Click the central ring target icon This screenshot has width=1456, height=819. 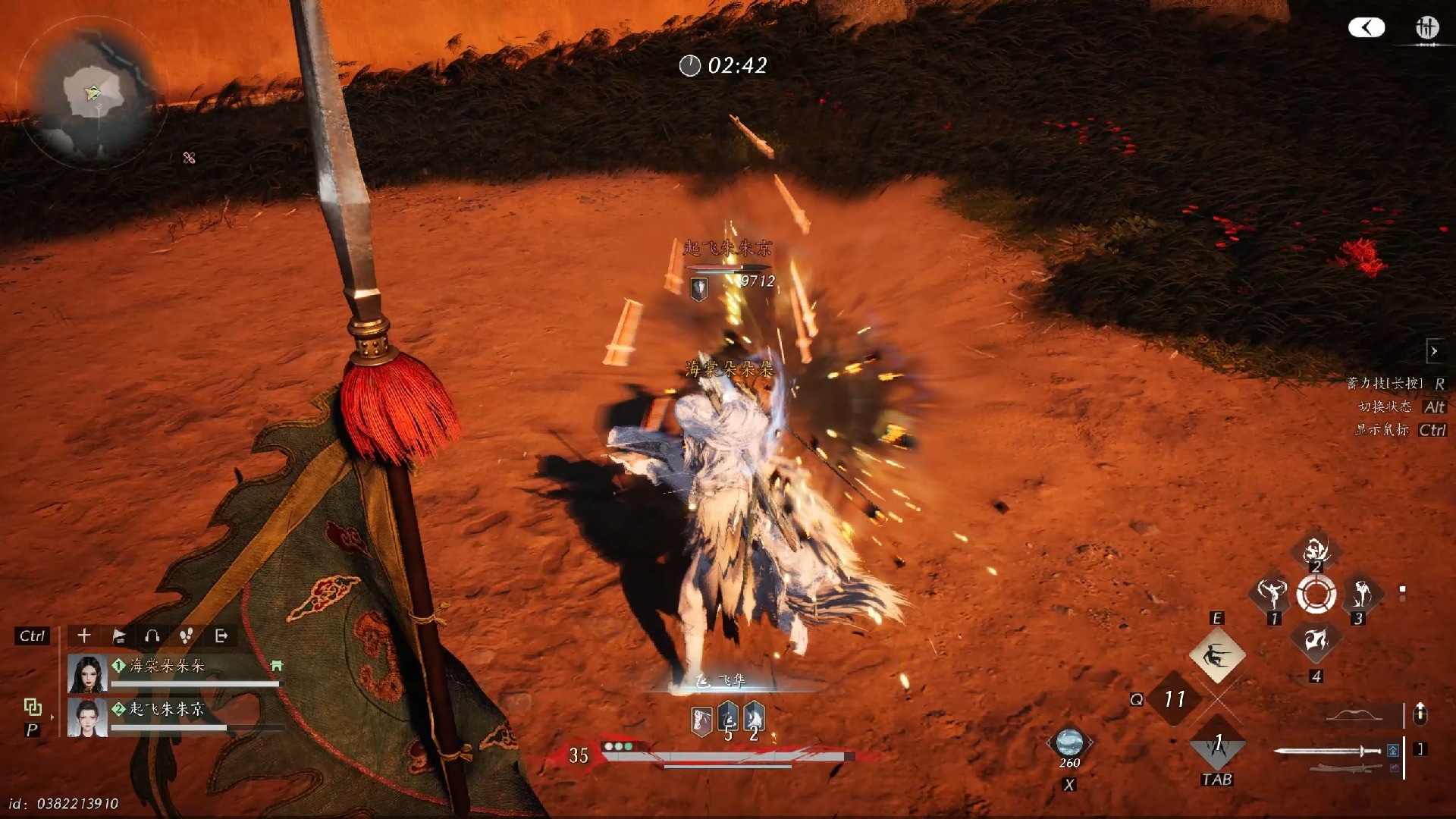pyautogui.click(x=1316, y=594)
